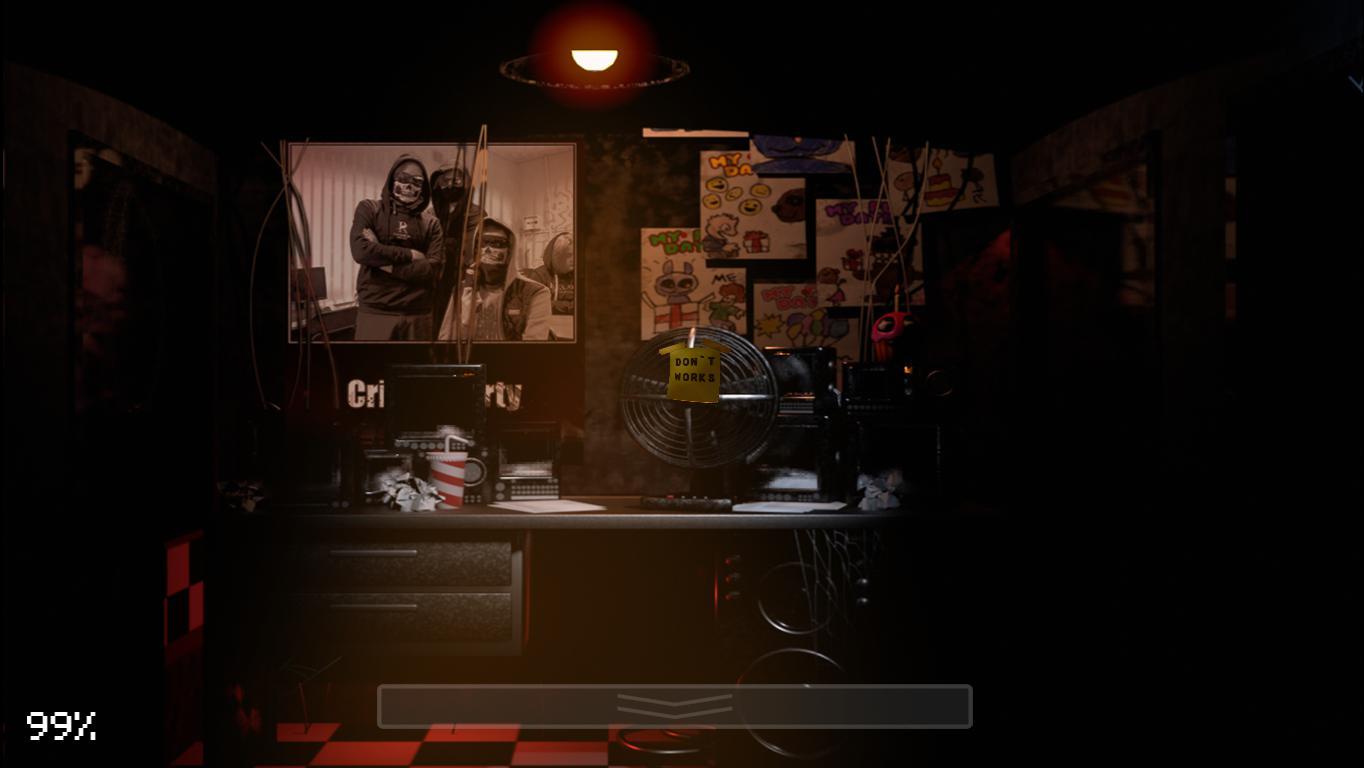Click the double chevron arrows at bottom
Viewport: 1364px width, 768px height.
coord(675,703)
